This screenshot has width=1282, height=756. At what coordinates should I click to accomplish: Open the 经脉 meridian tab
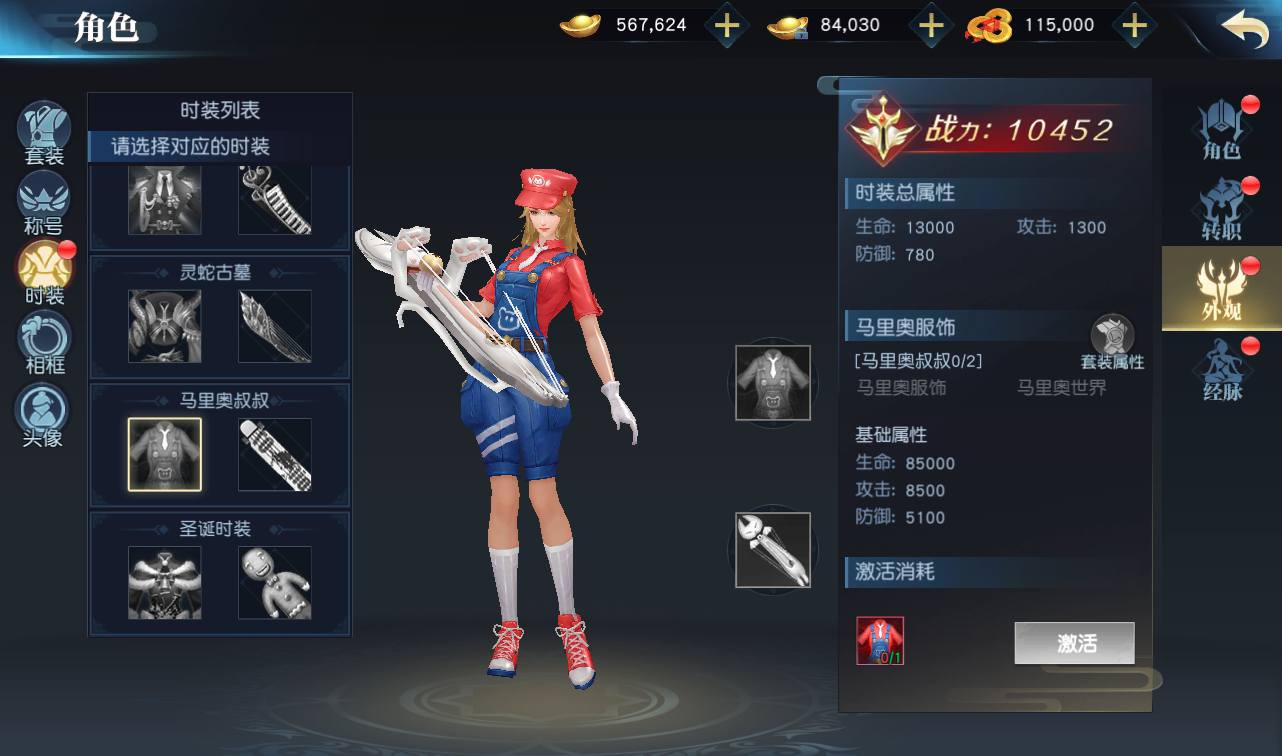tap(1221, 370)
